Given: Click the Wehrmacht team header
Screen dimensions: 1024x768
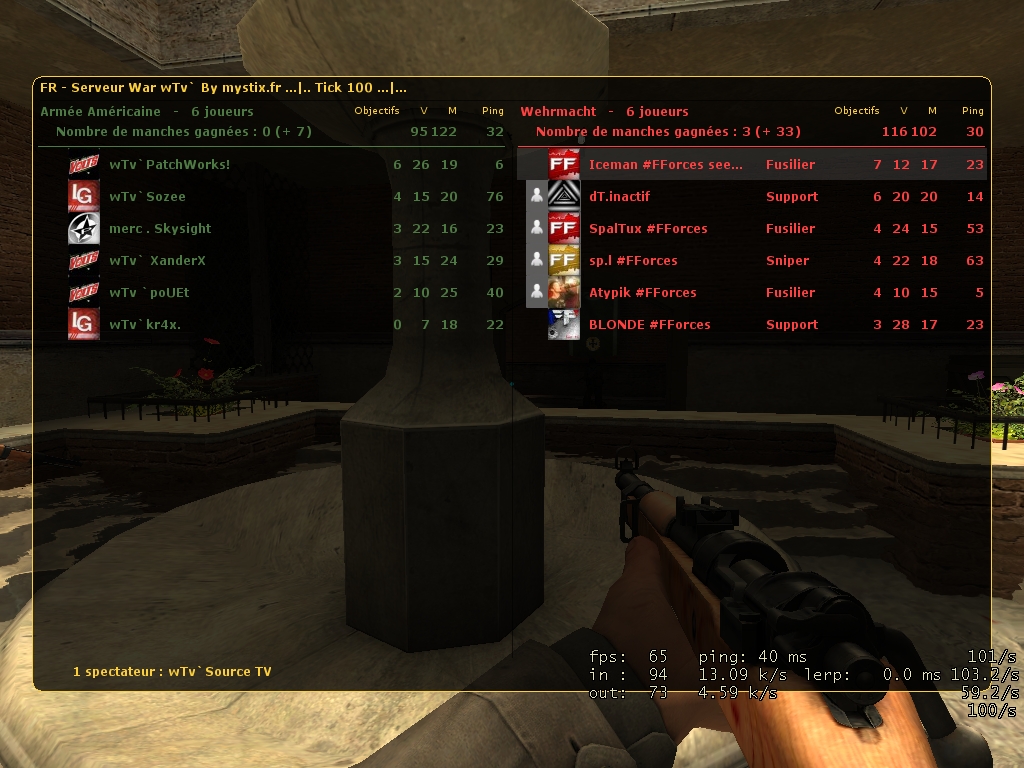Looking at the screenshot, I should point(558,111).
